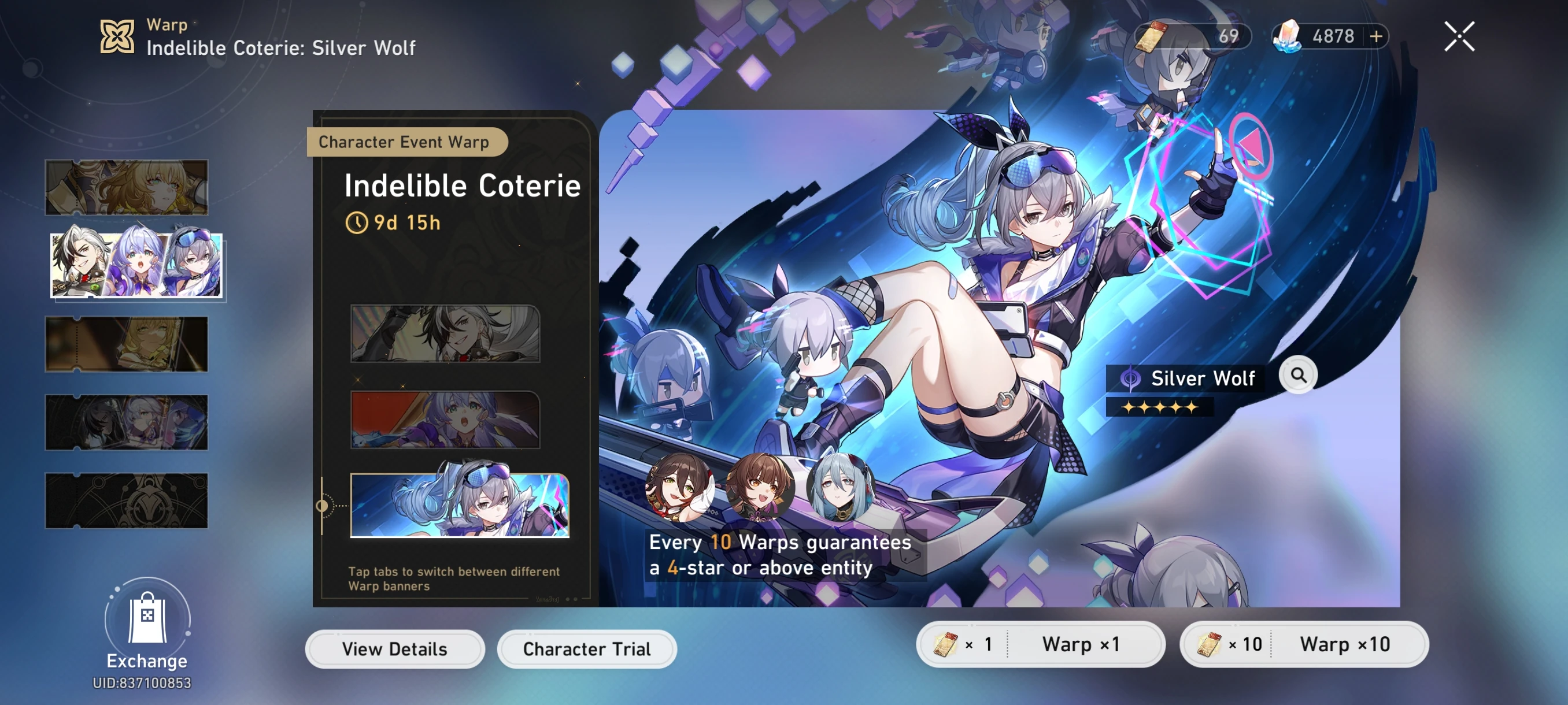Open Silver Wolf details via the magnifier icon
The height and width of the screenshot is (705, 1568).
point(1299,374)
